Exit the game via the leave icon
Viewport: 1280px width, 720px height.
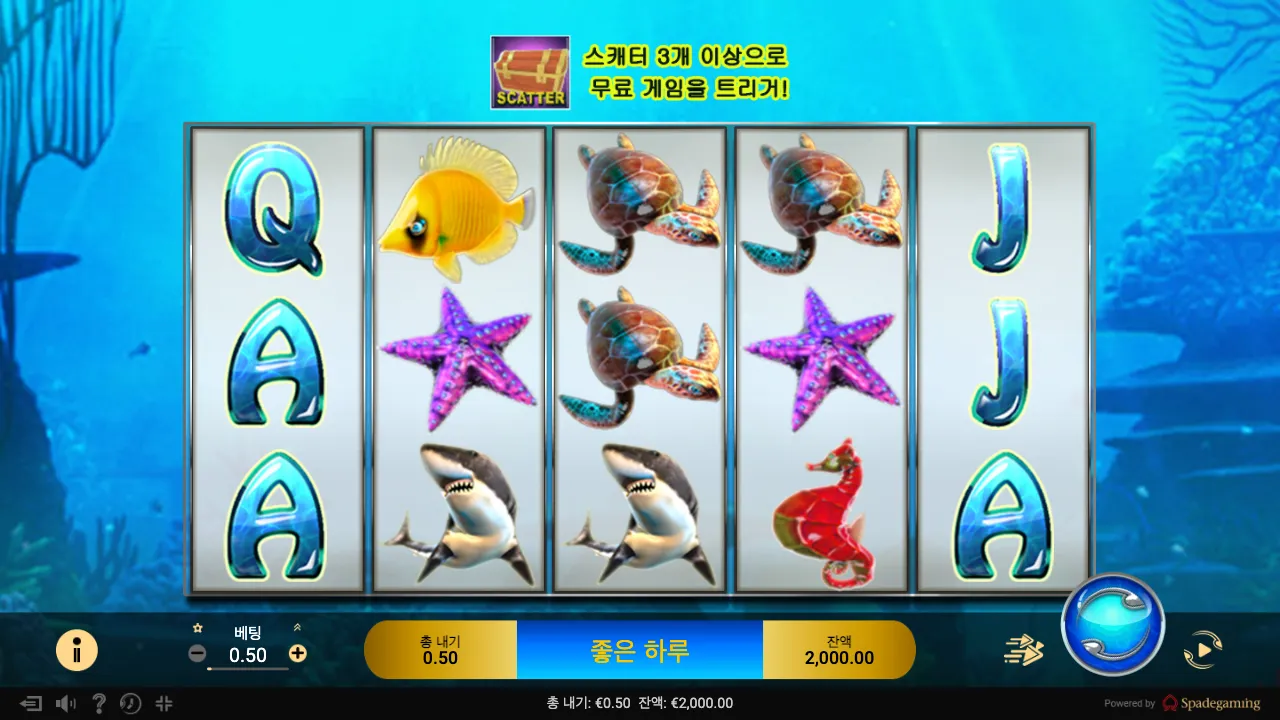[31, 703]
